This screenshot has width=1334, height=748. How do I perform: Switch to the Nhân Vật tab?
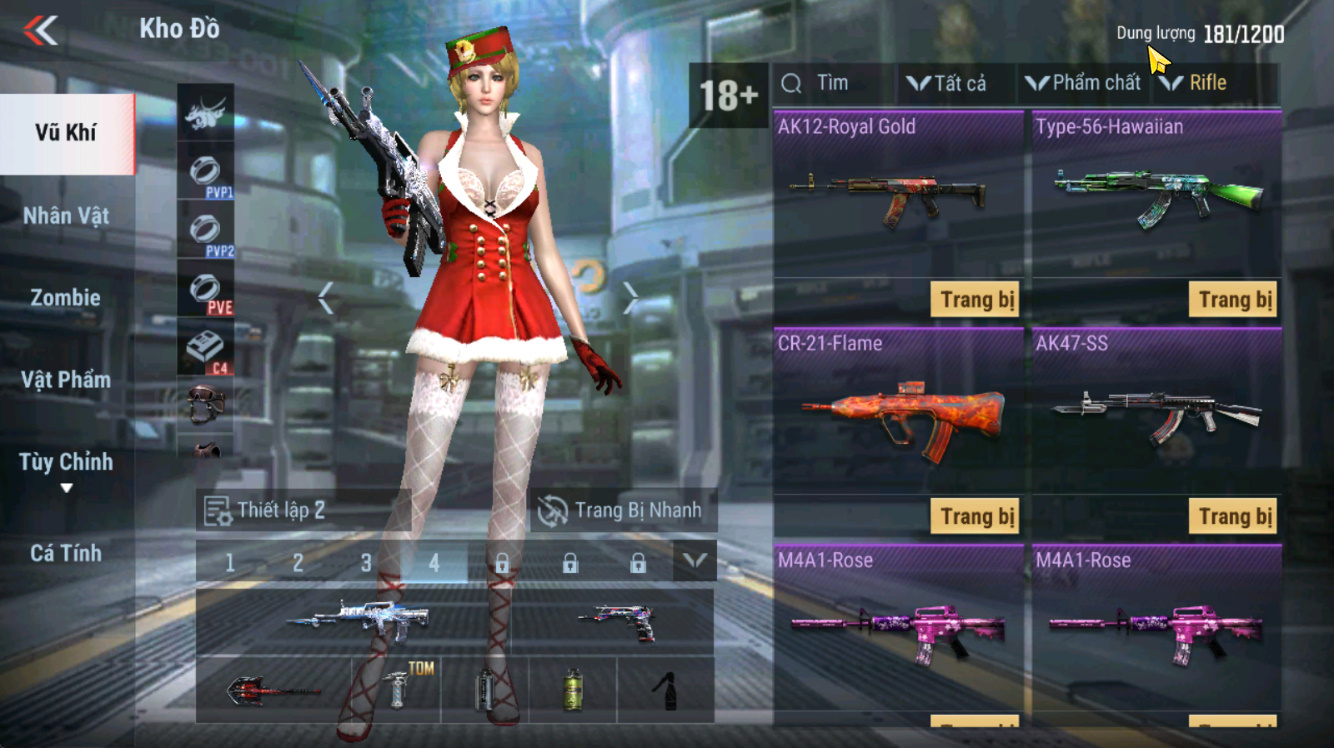coord(66,215)
